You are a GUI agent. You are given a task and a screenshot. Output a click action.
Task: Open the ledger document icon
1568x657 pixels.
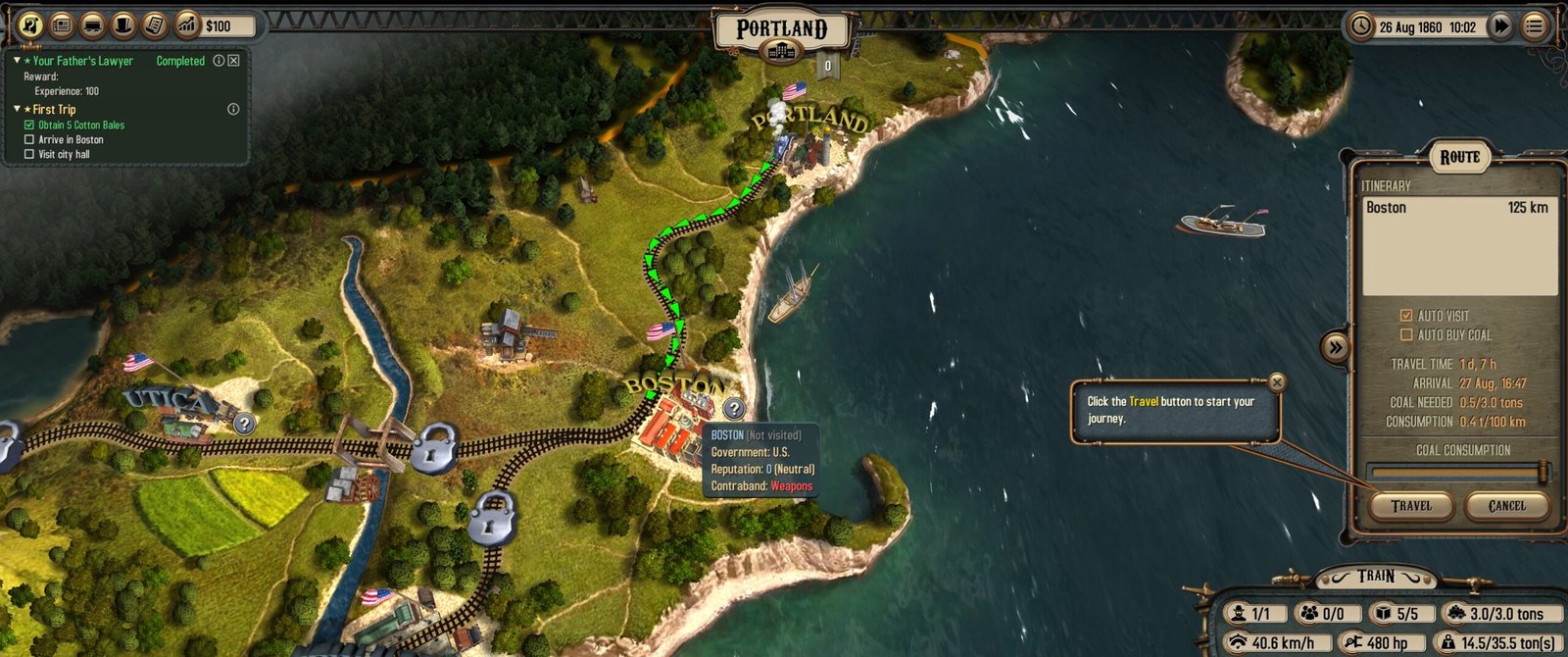pos(154,25)
